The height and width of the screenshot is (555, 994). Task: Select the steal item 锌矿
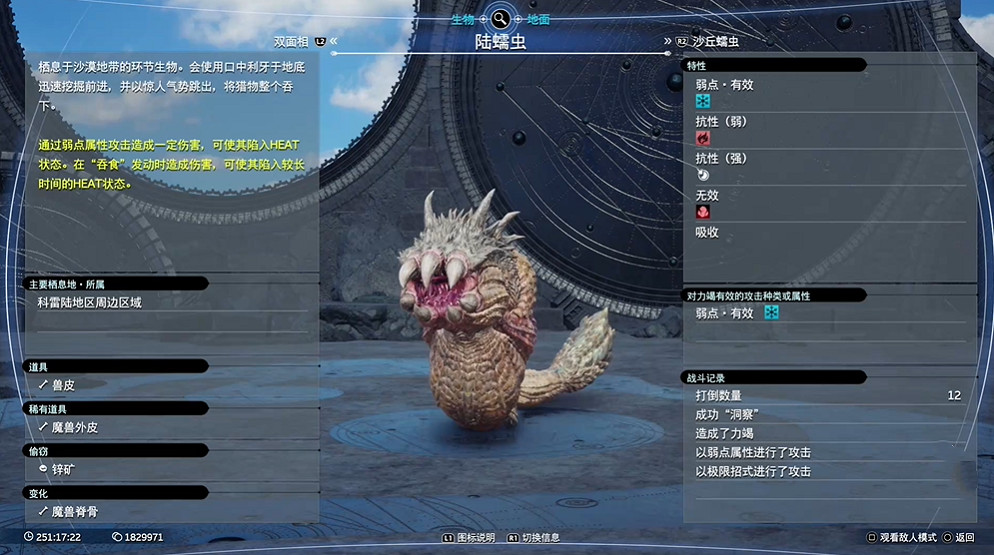tap(64, 469)
